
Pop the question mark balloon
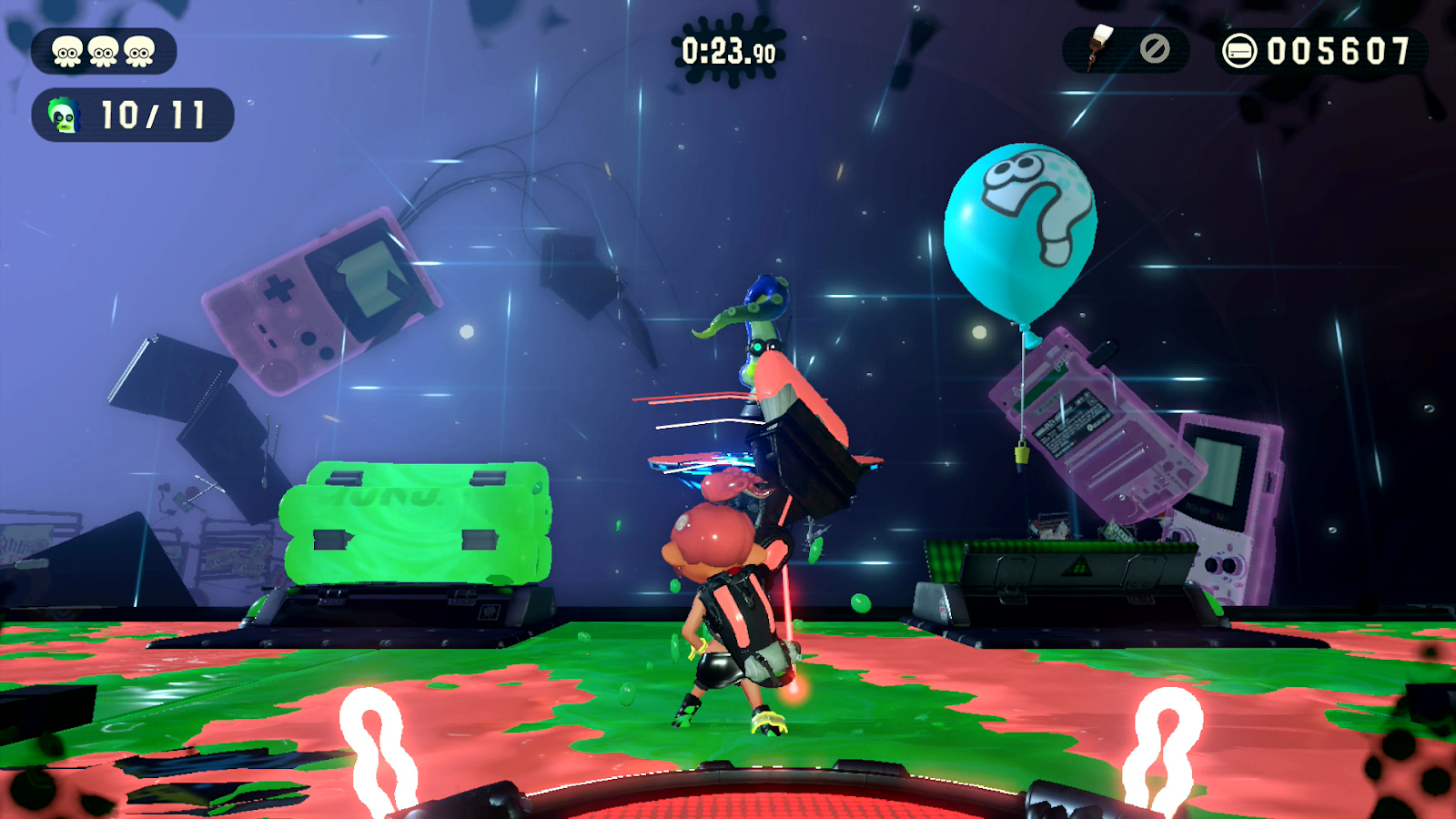[1021, 227]
